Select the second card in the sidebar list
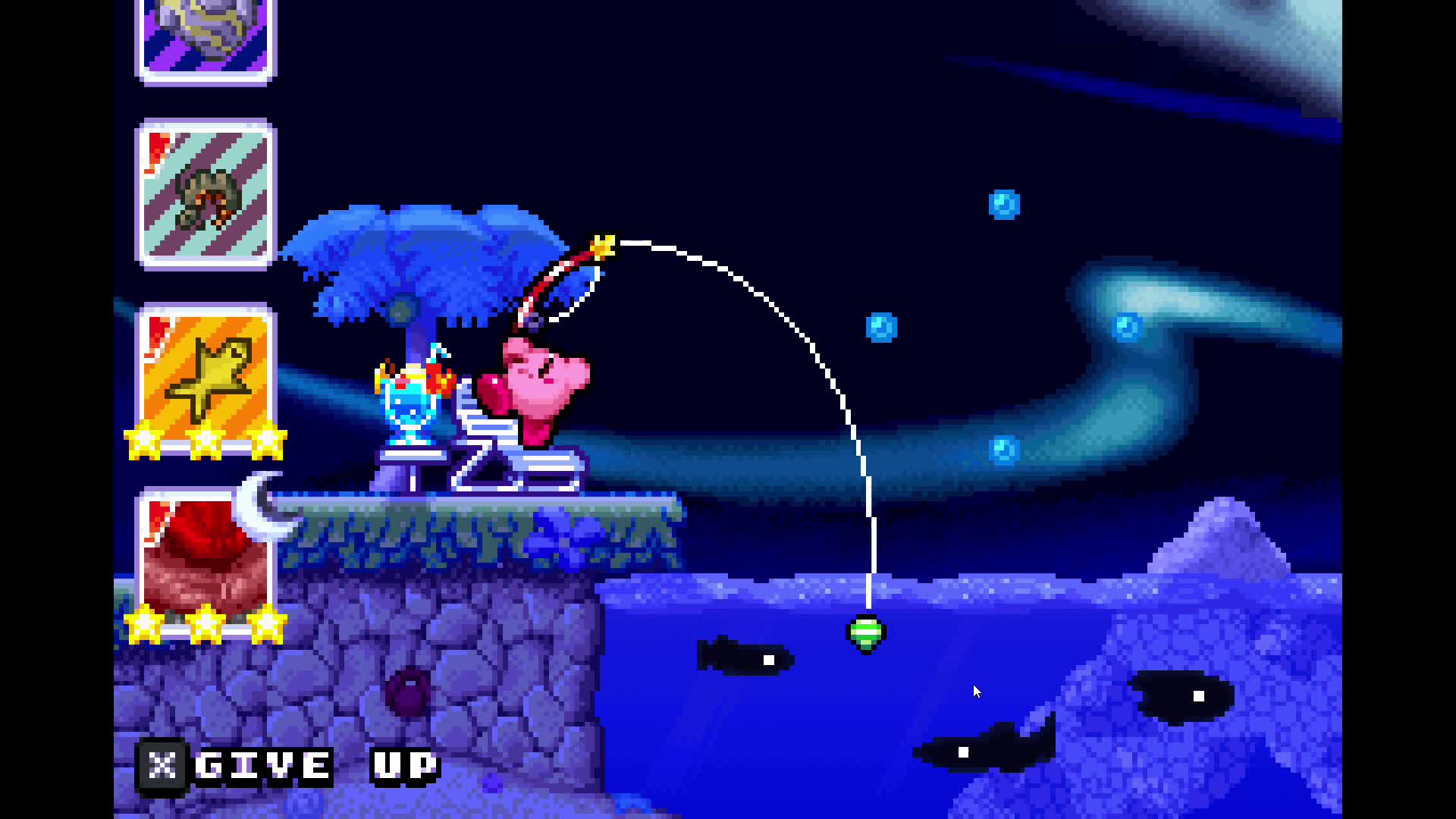1456x819 pixels. tap(205, 193)
